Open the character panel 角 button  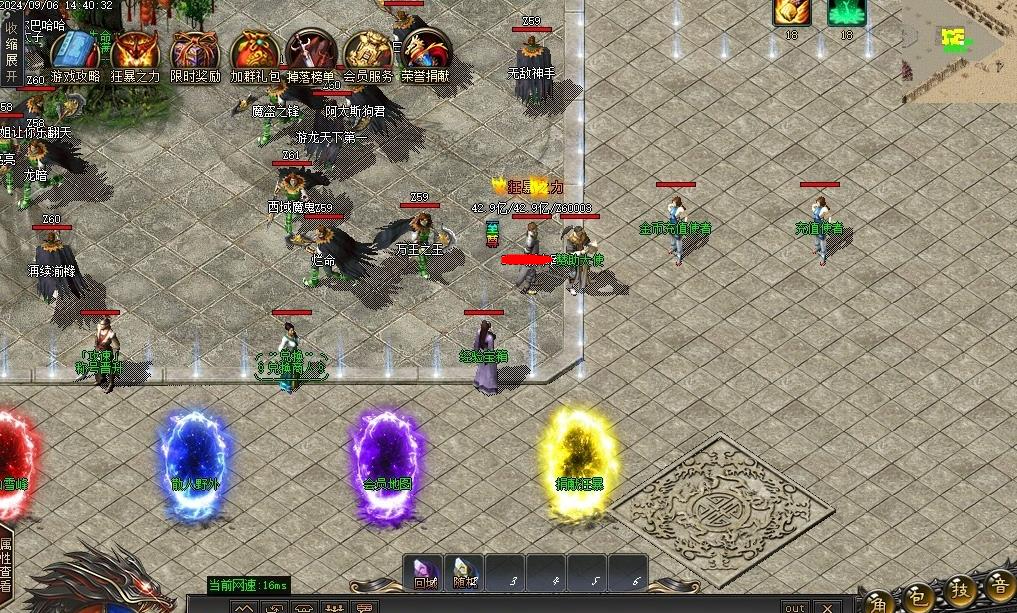pyautogui.click(x=878, y=597)
